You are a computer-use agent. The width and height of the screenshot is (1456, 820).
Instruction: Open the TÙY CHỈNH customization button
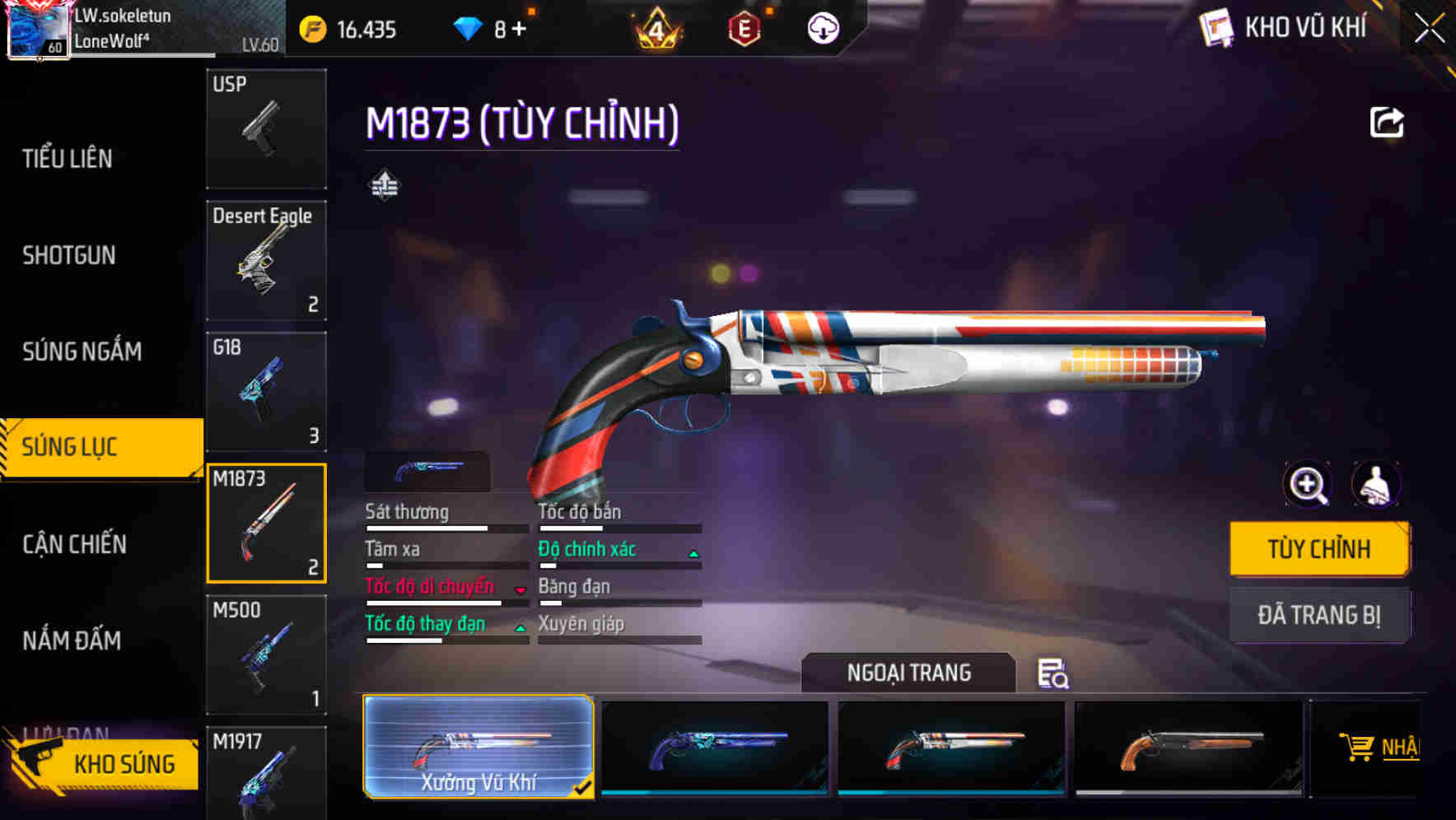tap(1318, 549)
